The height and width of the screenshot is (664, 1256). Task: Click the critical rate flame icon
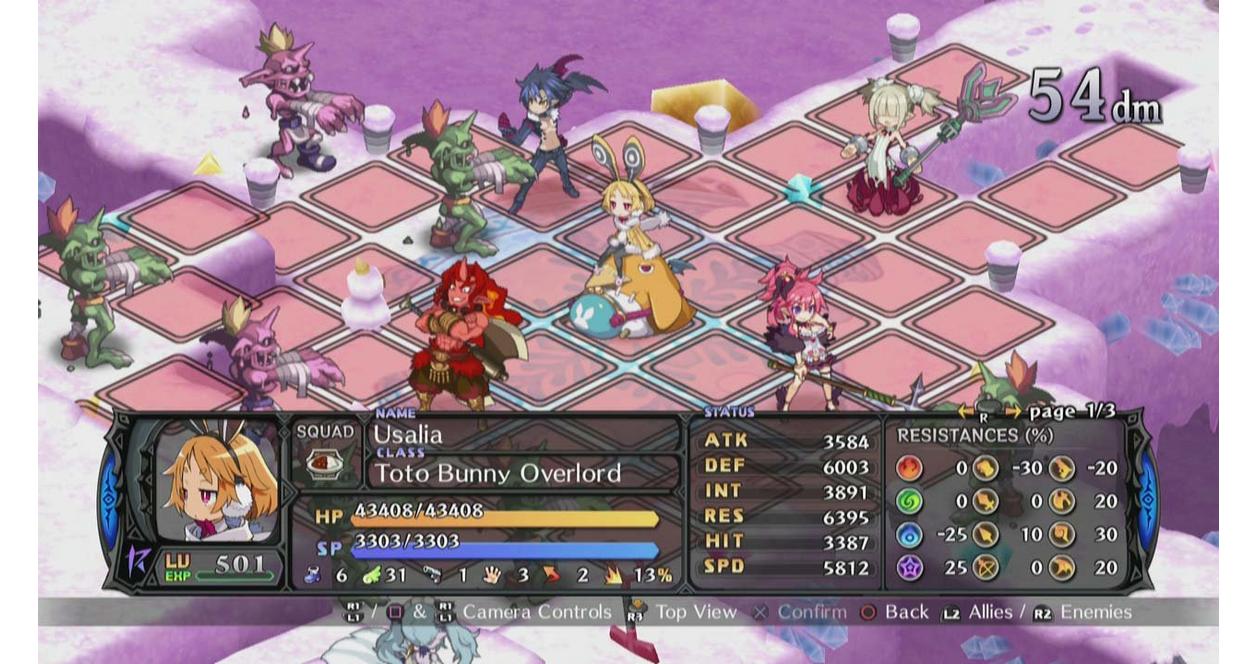(612, 575)
